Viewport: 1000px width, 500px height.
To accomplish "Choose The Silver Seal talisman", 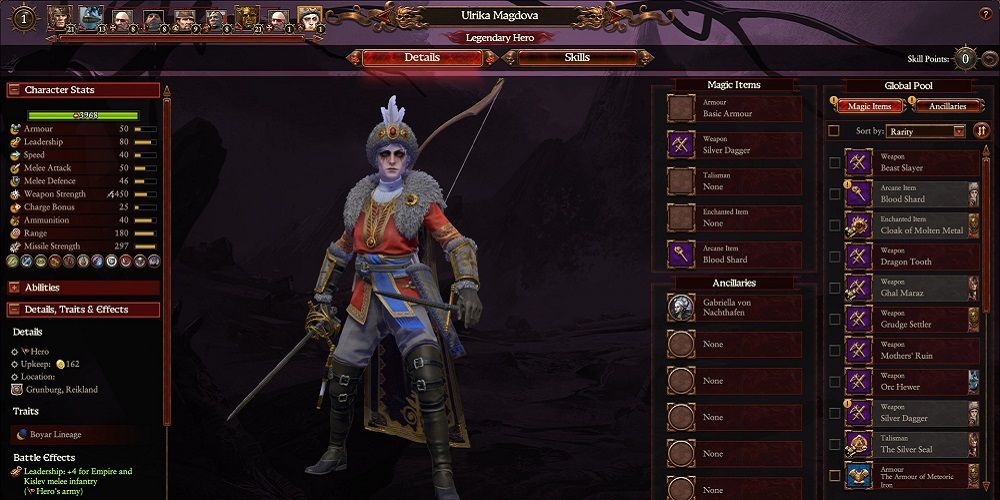I will point(912,444).
